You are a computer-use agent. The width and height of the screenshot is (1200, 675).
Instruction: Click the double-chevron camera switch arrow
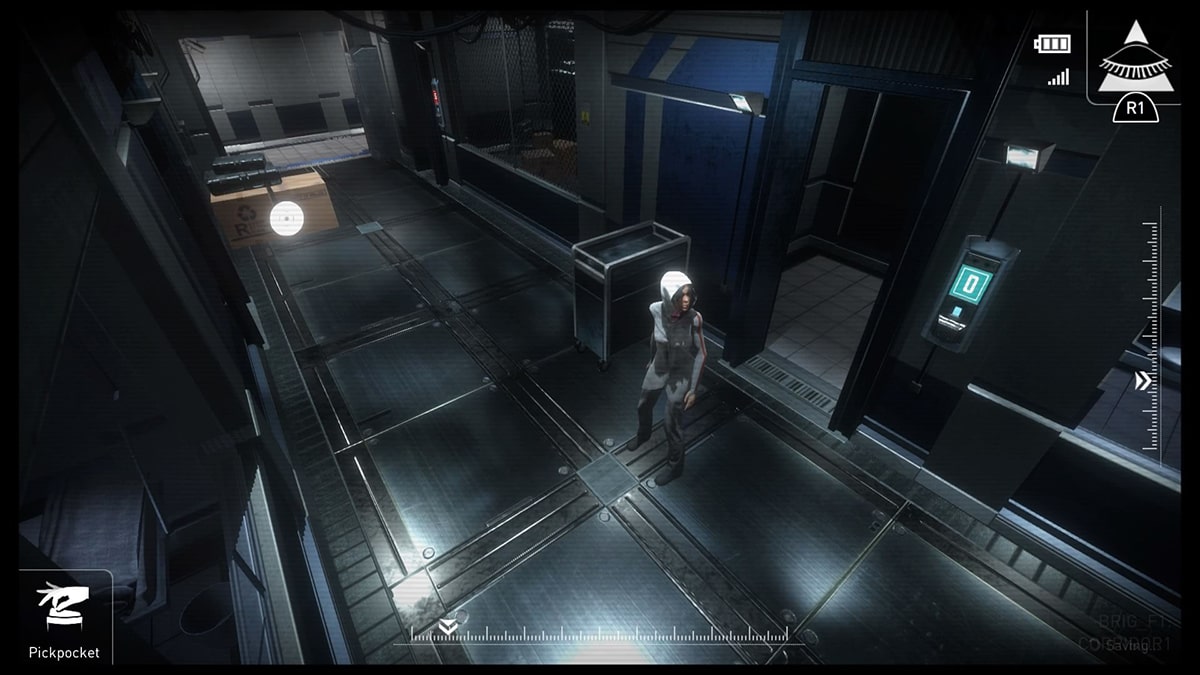(x=1144, y=381)
